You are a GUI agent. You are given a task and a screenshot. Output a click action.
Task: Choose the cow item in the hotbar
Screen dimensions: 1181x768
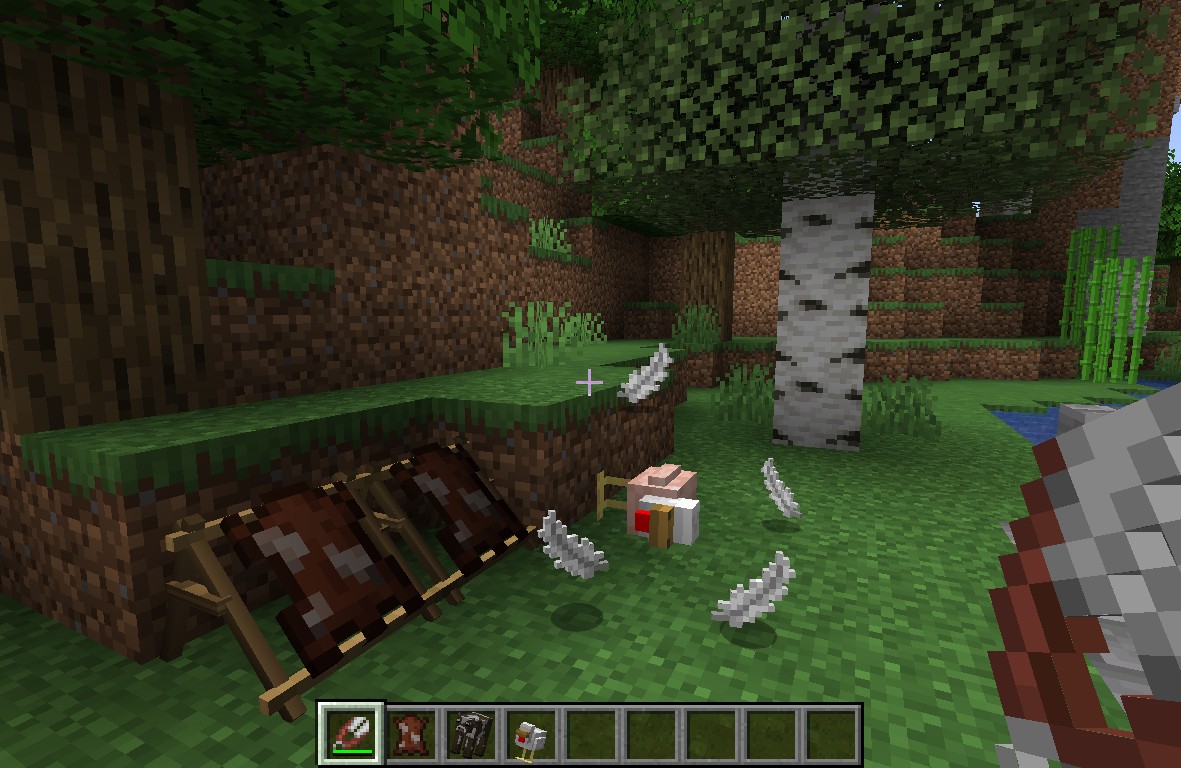pos(471,735)
